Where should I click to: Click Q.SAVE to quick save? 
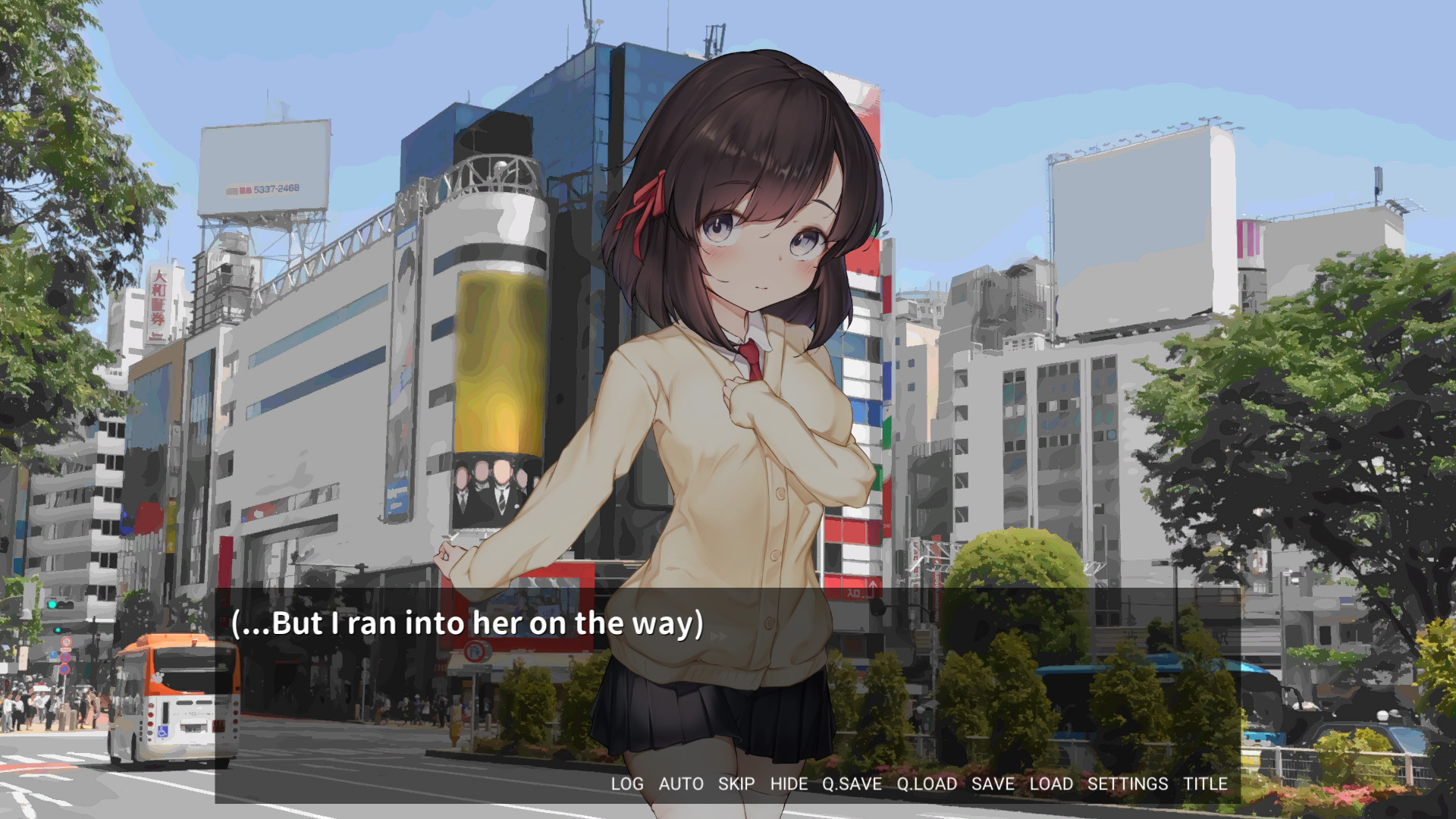coord(852,784)
